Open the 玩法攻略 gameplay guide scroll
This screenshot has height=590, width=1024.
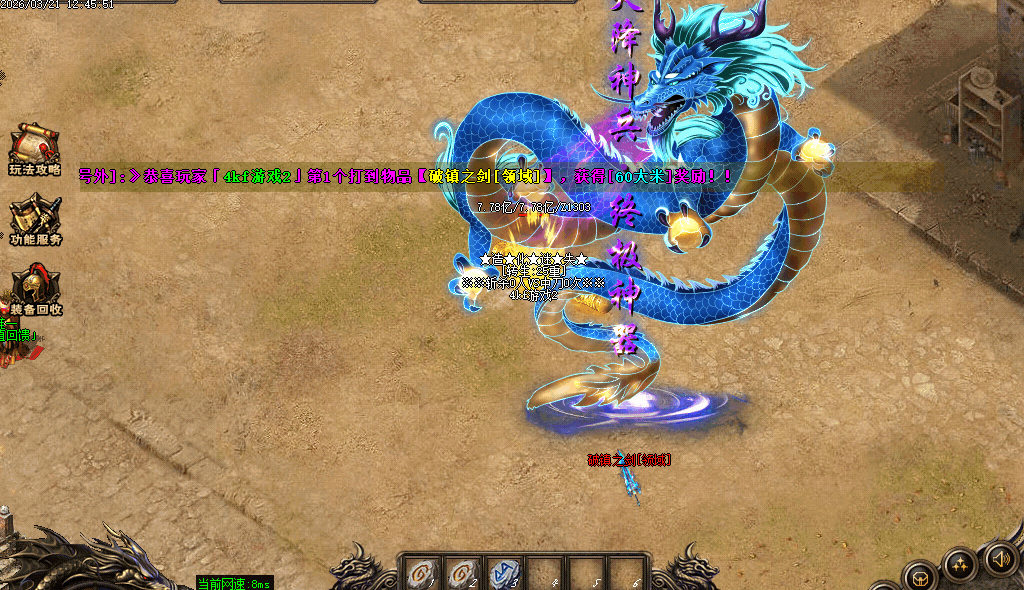pos(34,146)
